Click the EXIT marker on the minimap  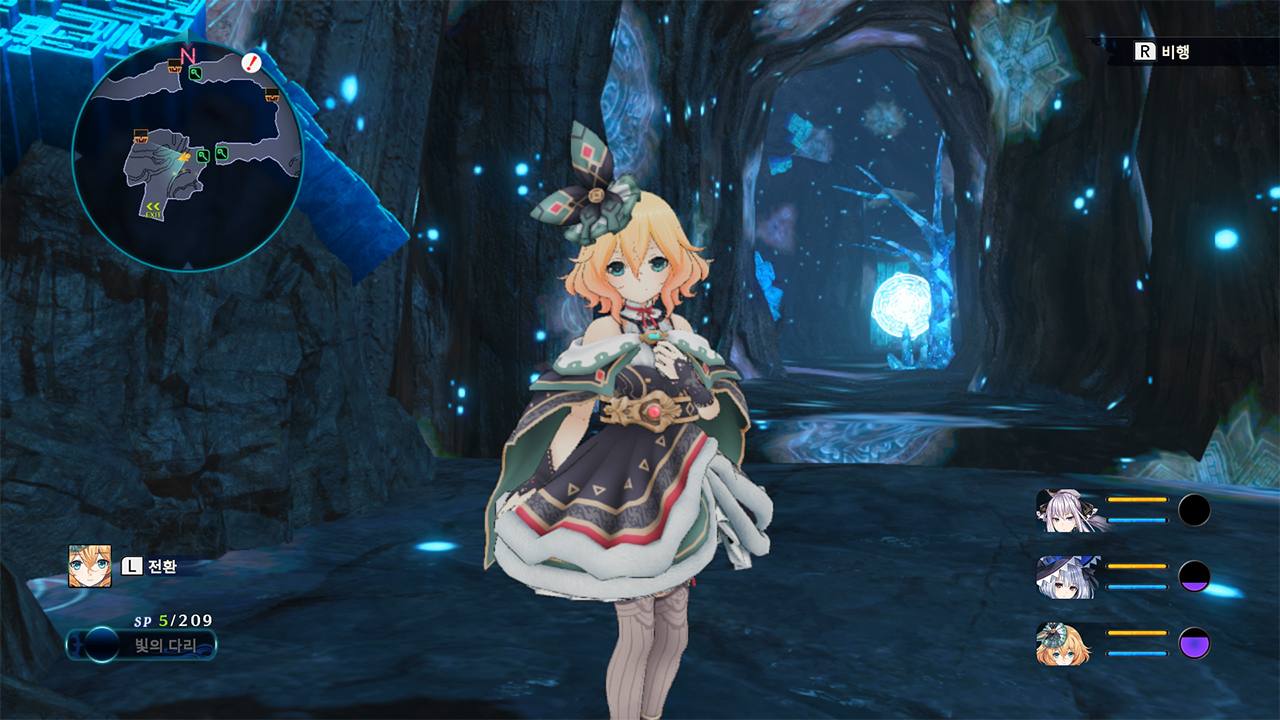[x=151, y=209]
